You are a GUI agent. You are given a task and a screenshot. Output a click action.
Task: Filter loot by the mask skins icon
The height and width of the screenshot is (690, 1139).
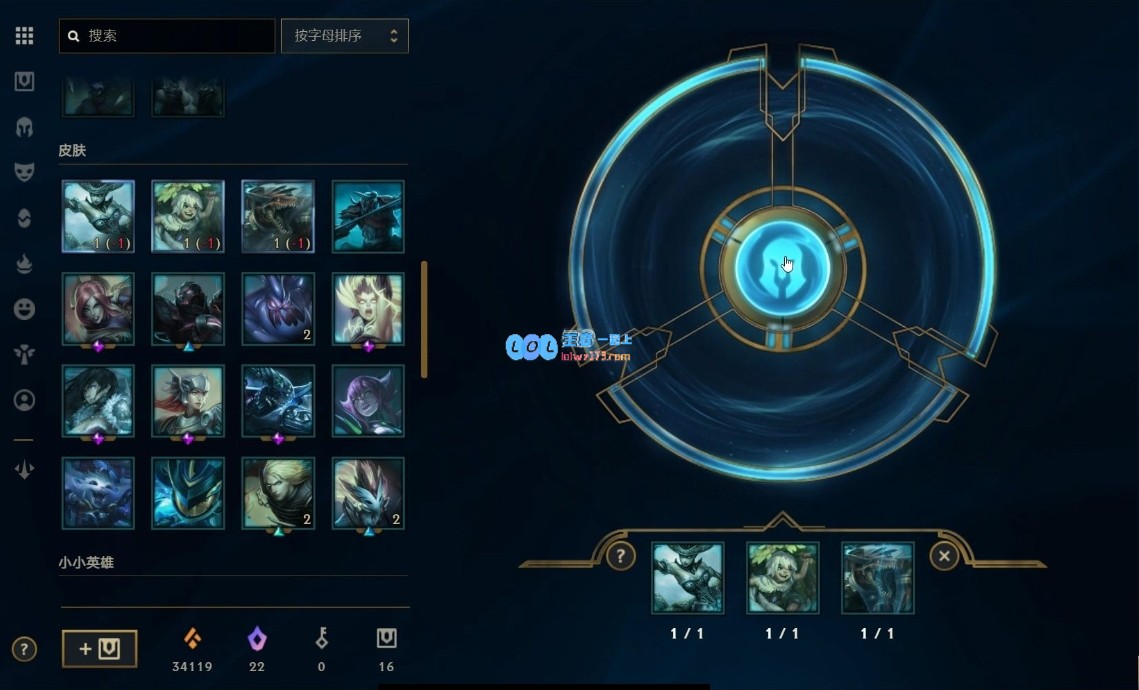[25, 172]
